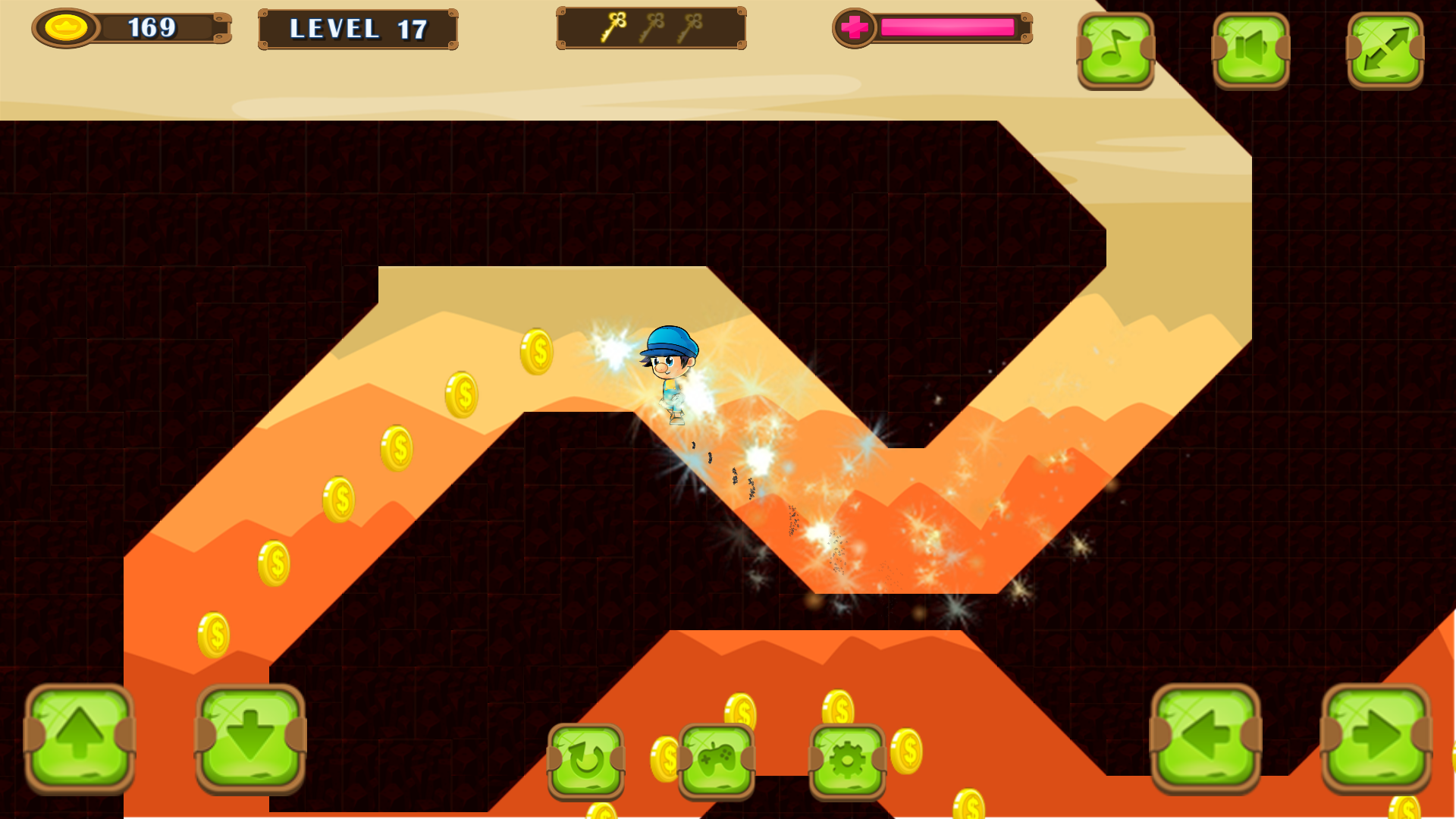This screenshot has height=819, width=1456.
Task: Move left with the left arrow button
Action: coord(1206,737)
